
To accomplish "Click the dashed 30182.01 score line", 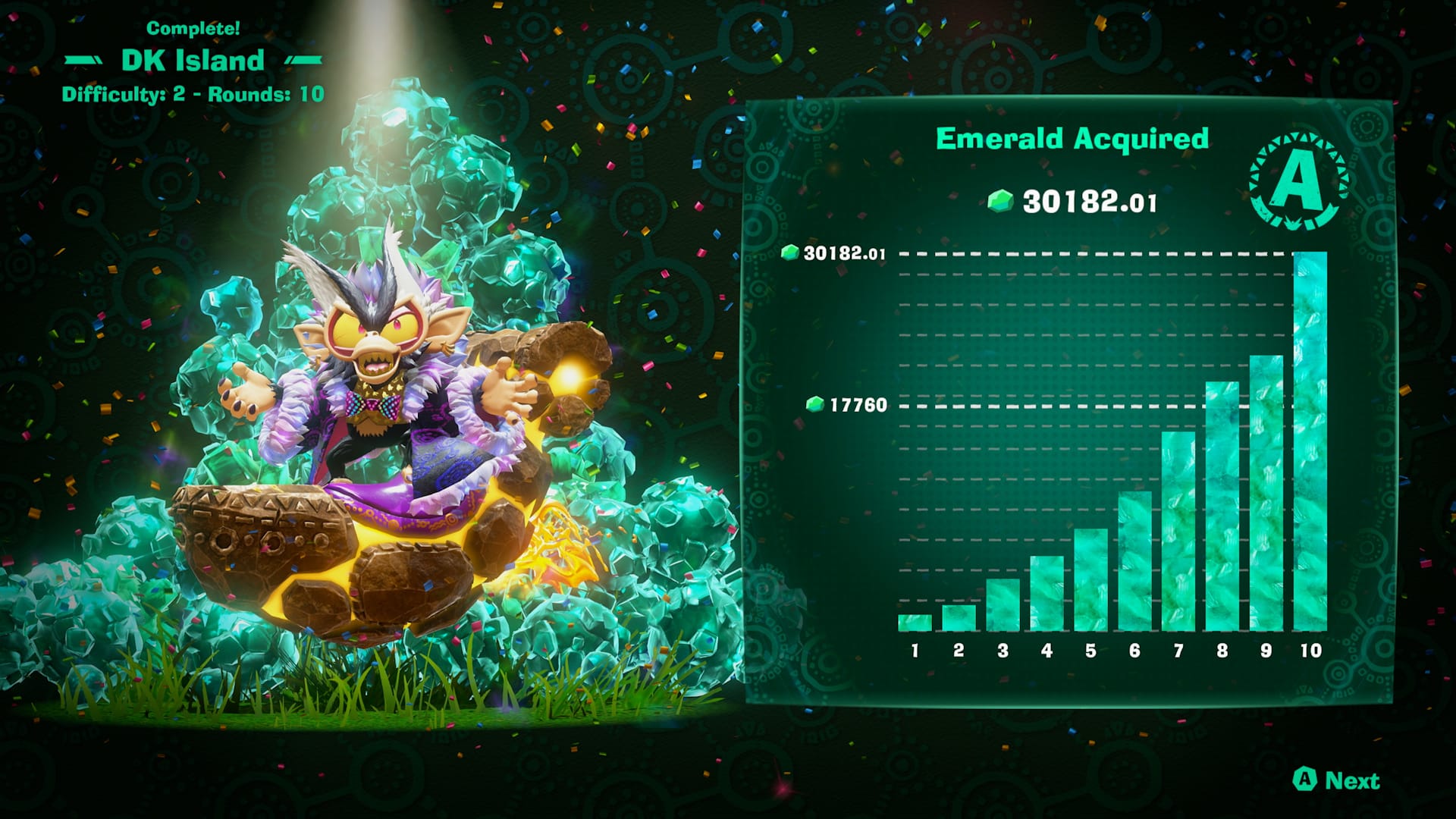I will pyautogui.click(x=1062, y=253).
